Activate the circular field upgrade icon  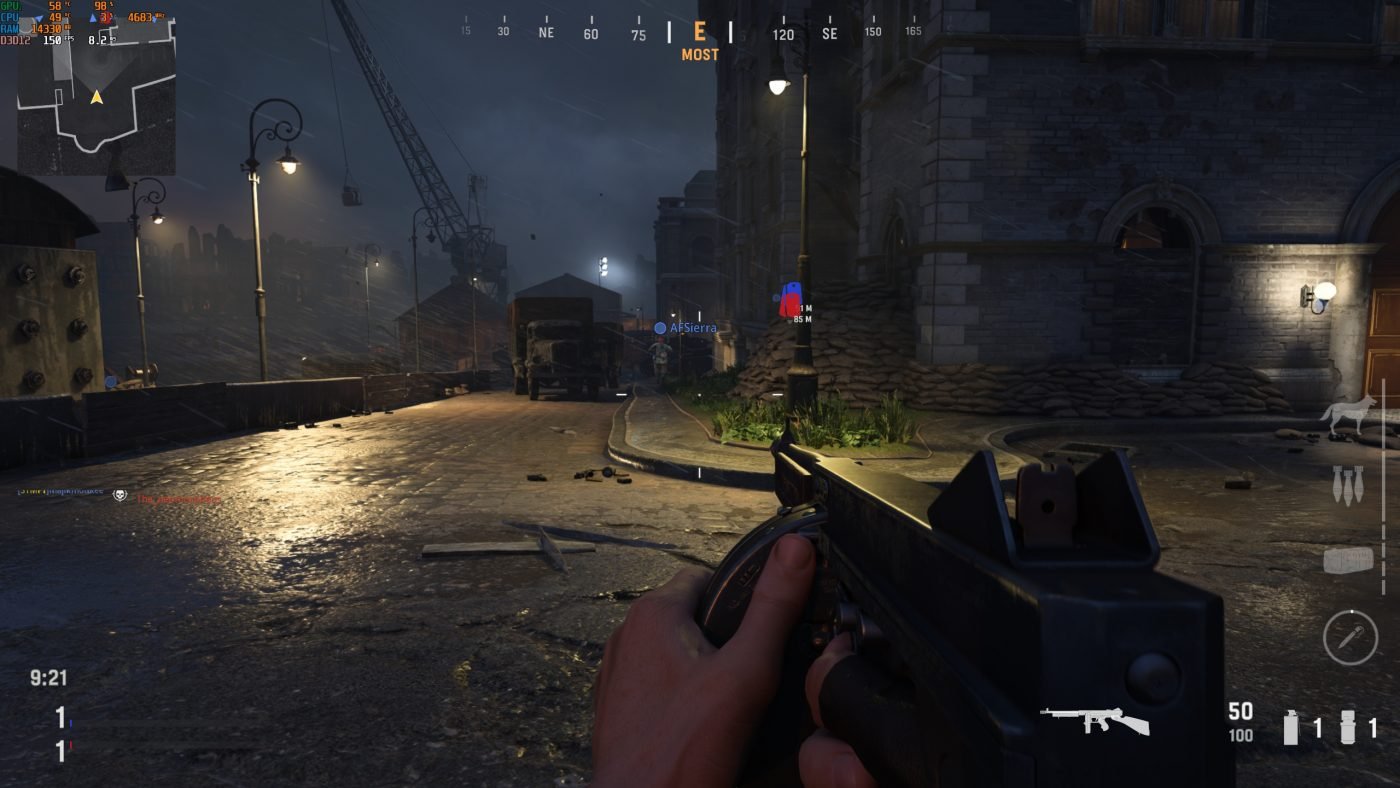point(1350,637)
